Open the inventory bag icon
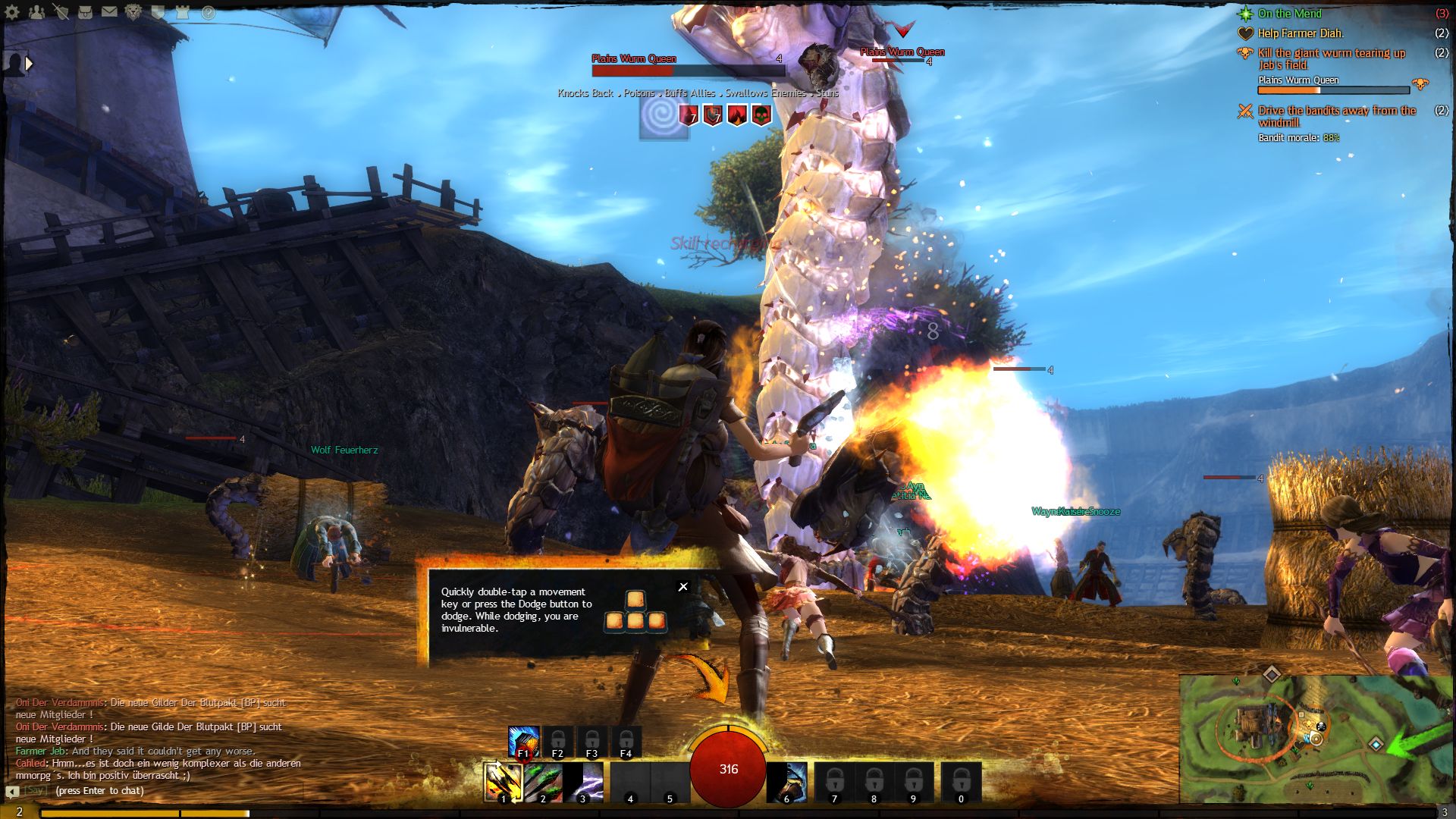 (85, 12)
